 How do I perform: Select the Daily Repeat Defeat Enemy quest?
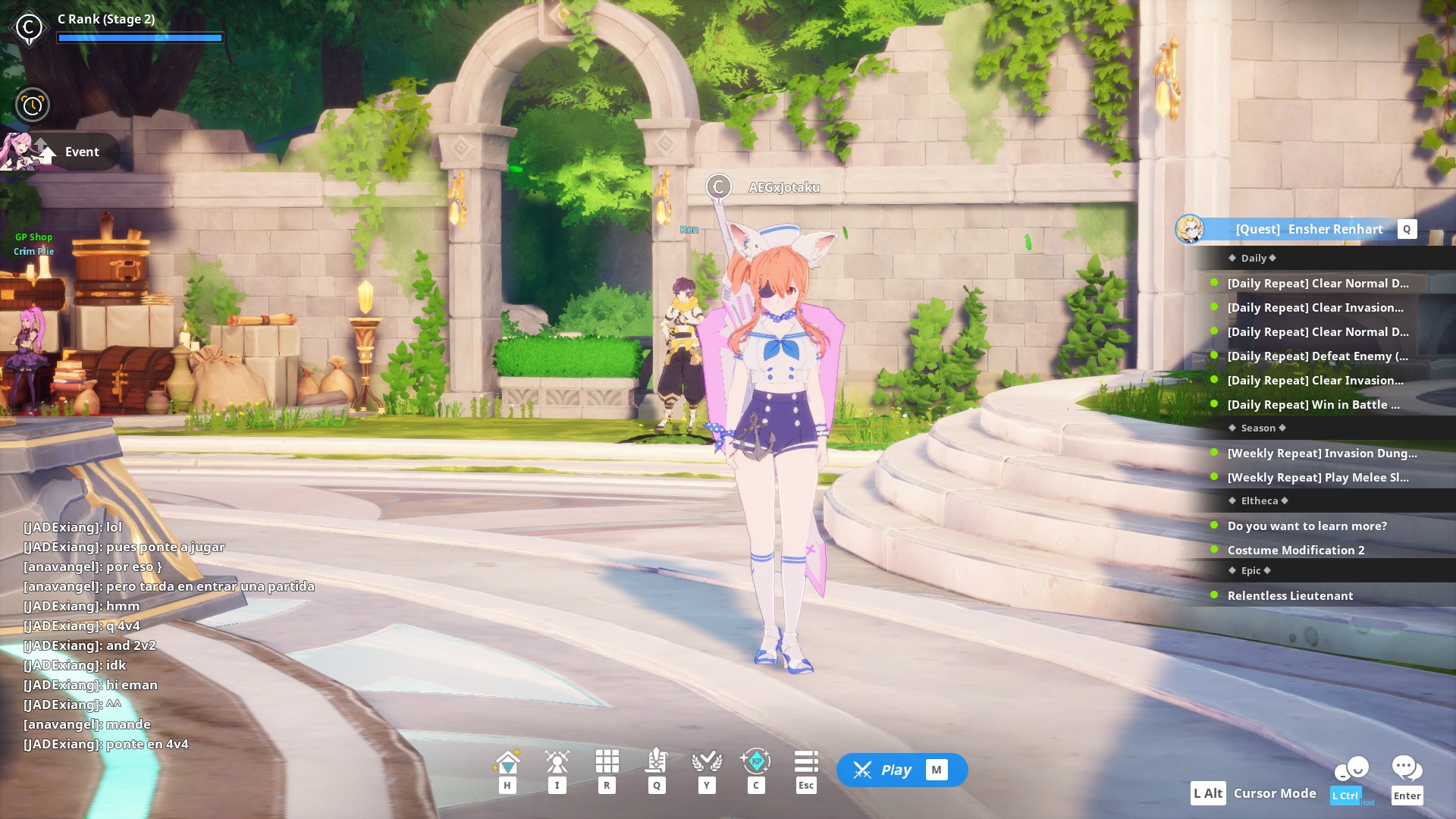pyautogui.click(x=1317, y=356)
